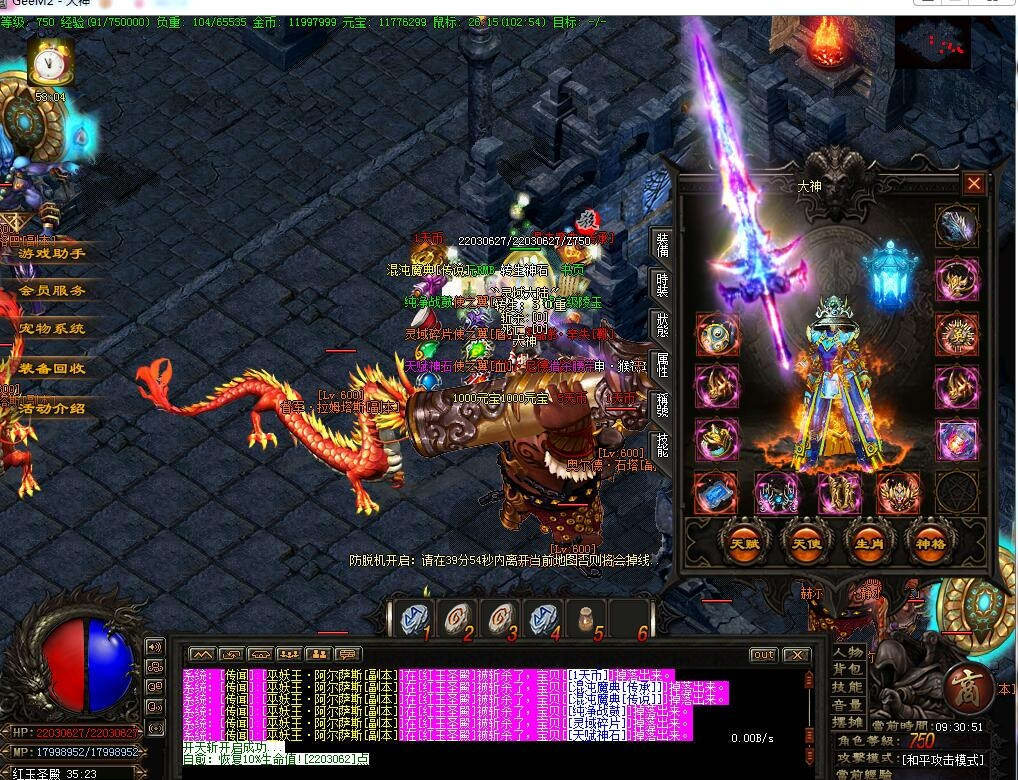Close the 大神 character panel
The width and height of the screenshot is (1018, 780).
(973, 184)
